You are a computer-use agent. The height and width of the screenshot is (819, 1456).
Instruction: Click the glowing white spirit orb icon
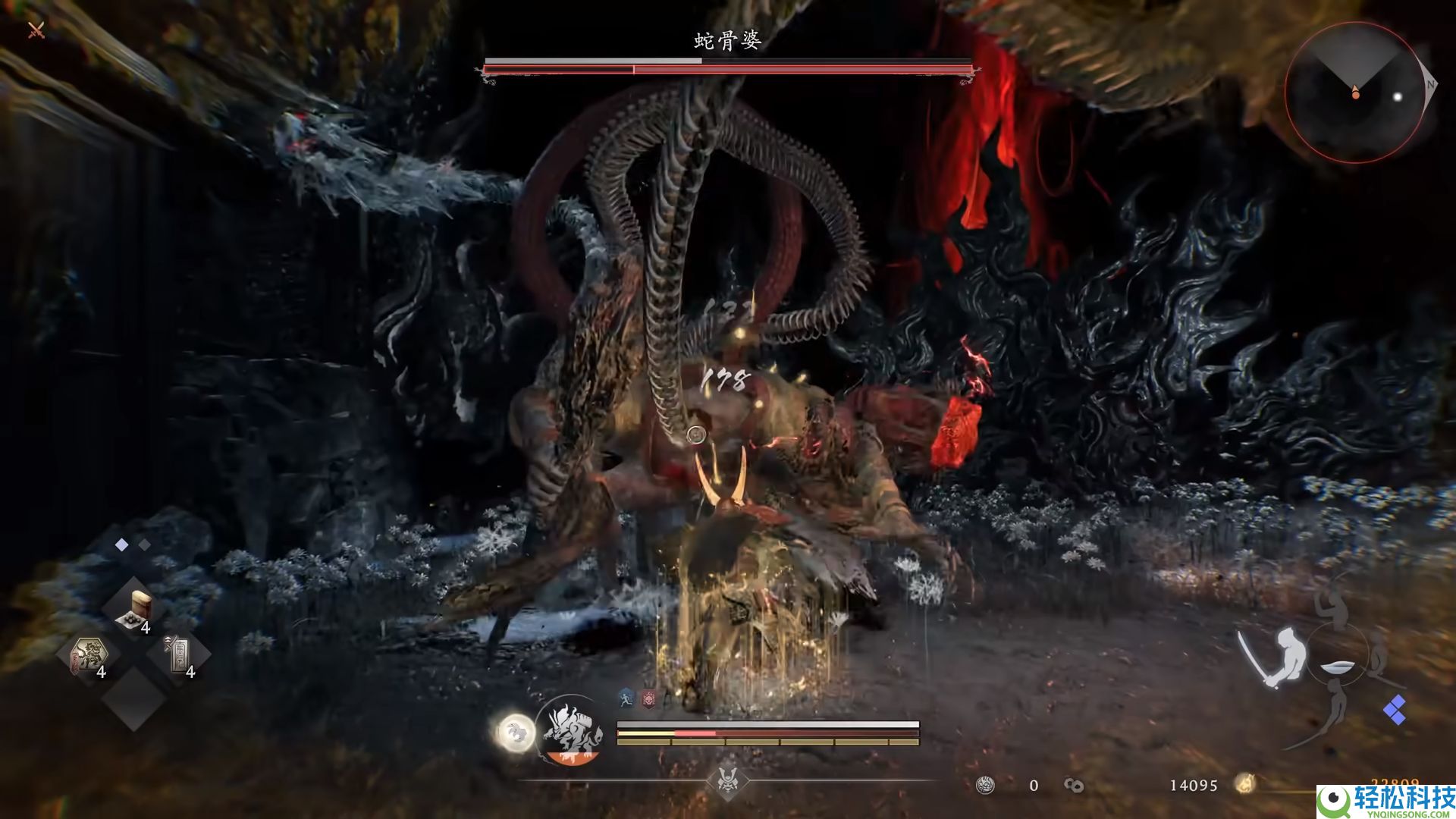(516, 733)
